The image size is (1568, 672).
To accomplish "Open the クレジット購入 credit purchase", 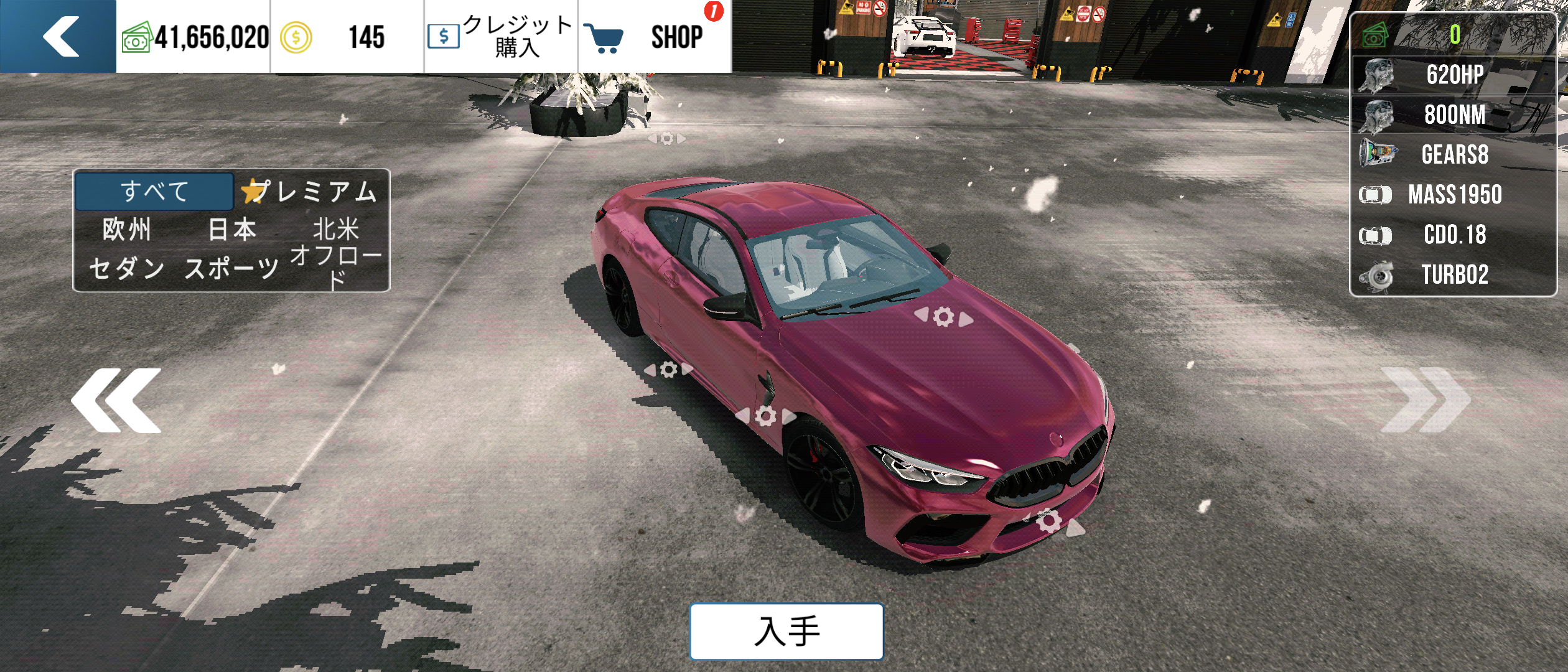I will [501, 36].
